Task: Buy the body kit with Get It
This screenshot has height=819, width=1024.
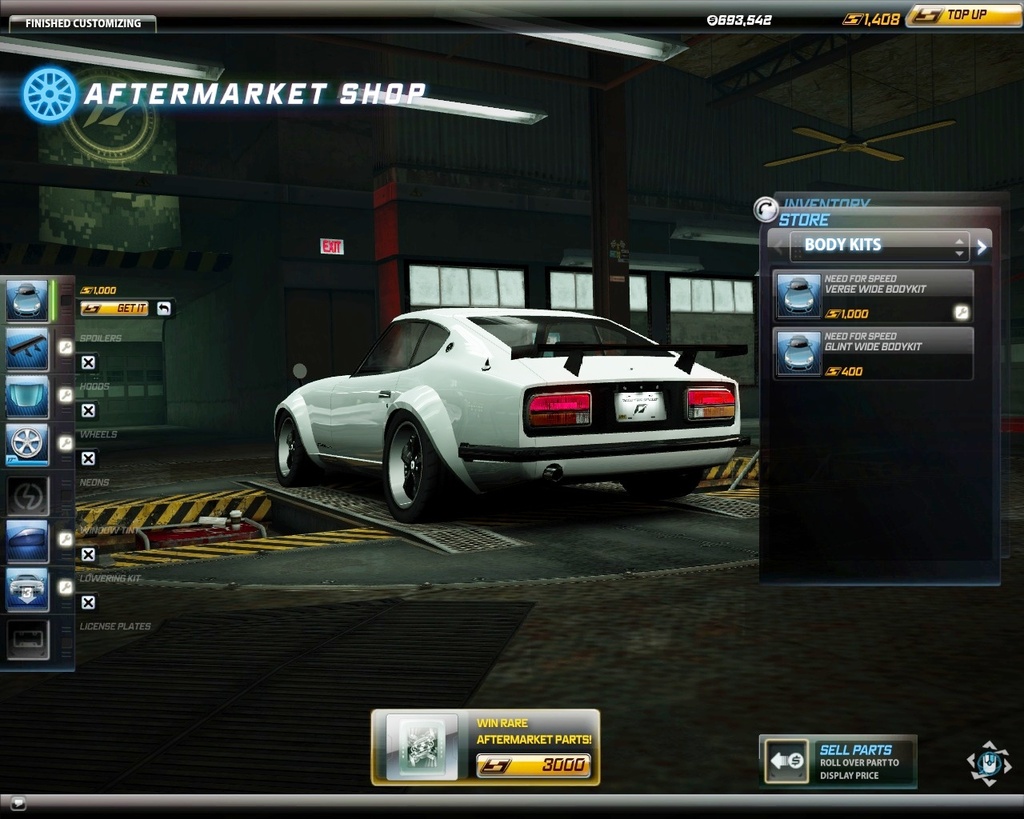Action: tap(114, 309)
